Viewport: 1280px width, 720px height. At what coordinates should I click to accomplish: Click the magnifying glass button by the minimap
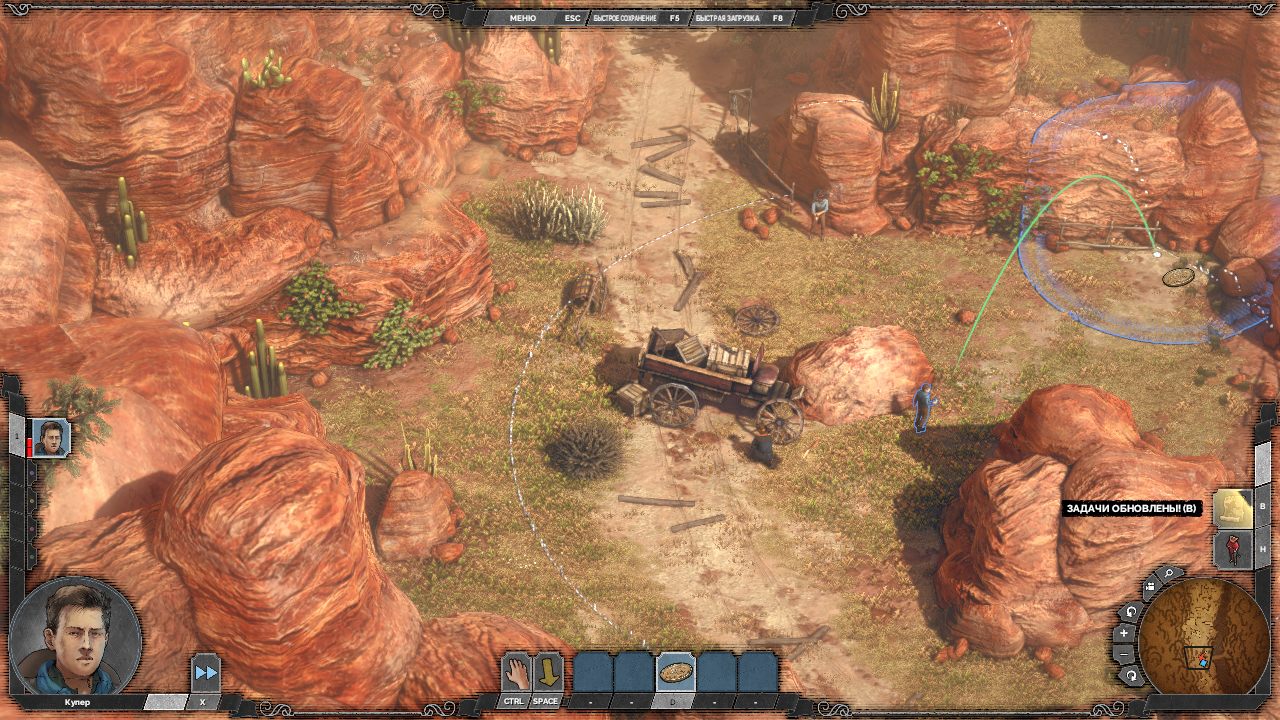[1168, 575]
